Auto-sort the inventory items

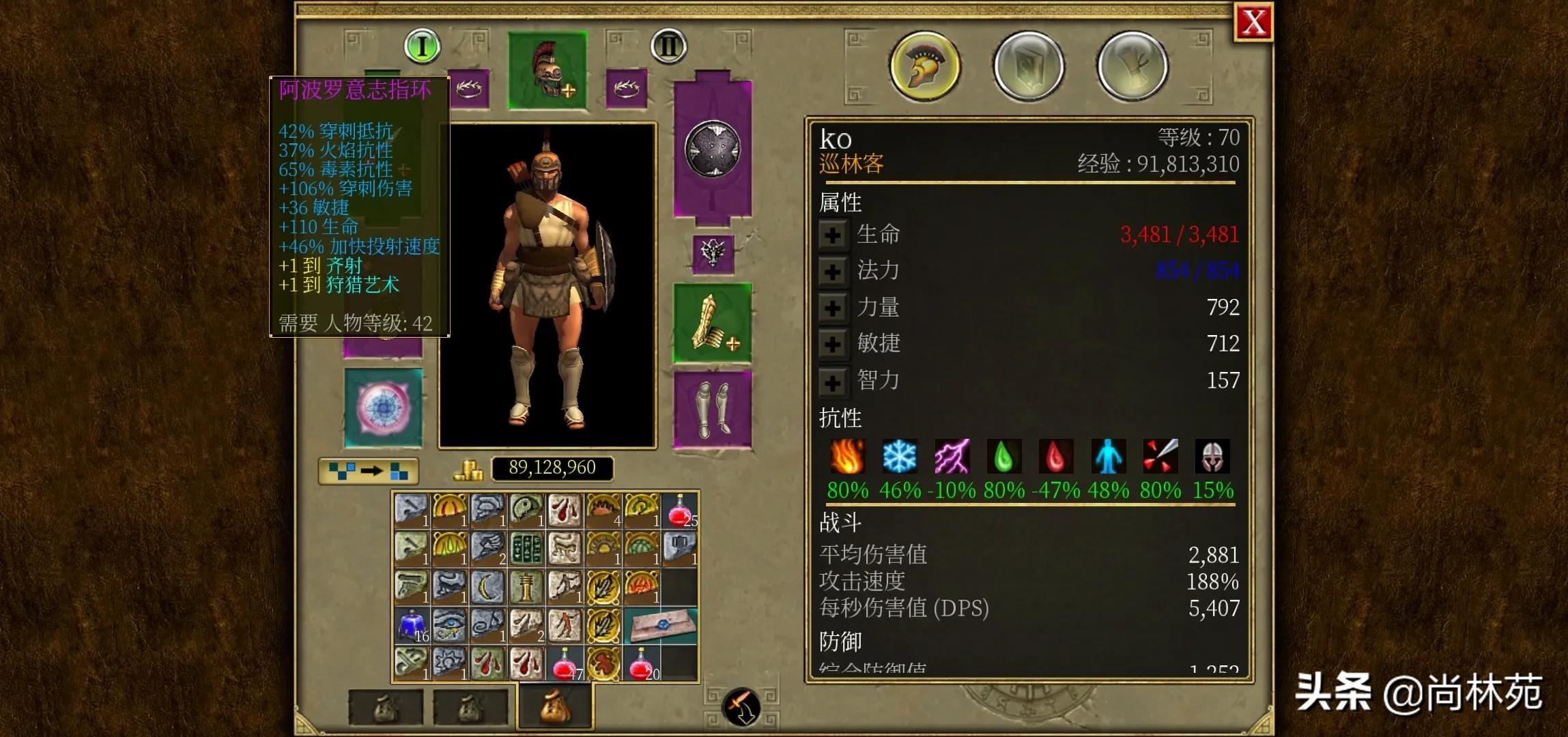pyautogui.click(x=369, y=471)
